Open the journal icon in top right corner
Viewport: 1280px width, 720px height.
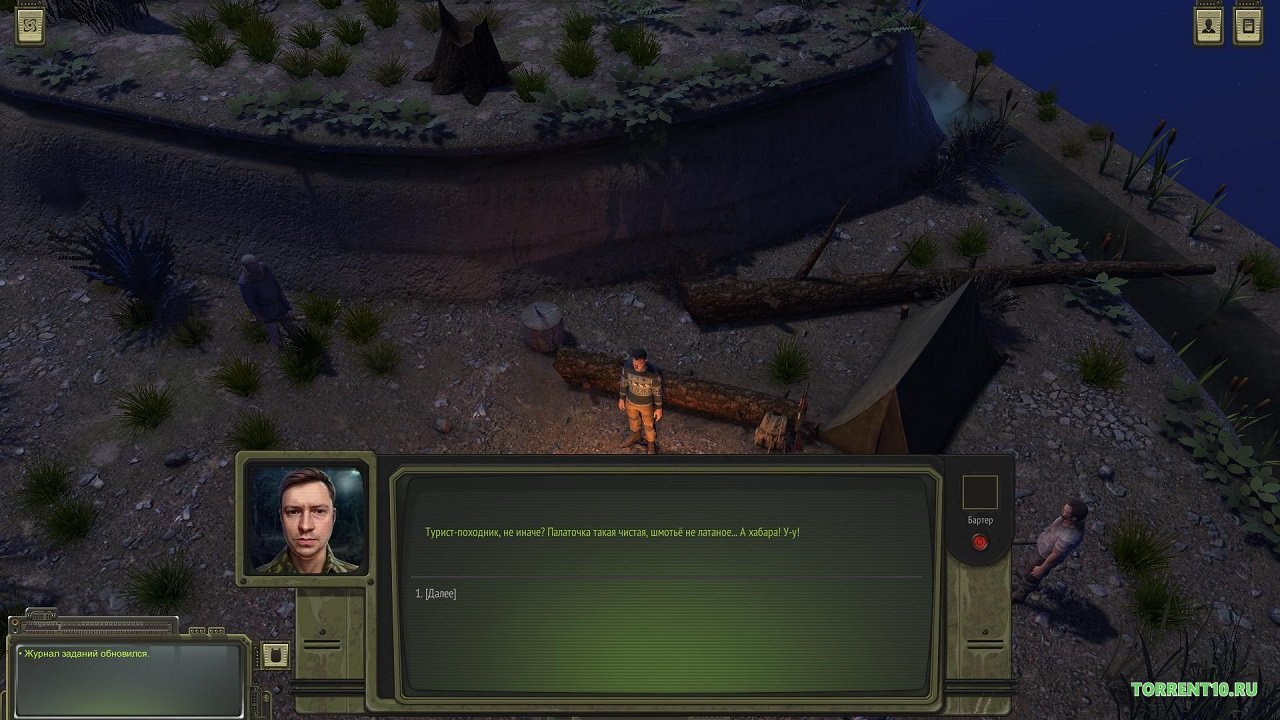[1246, 25]
